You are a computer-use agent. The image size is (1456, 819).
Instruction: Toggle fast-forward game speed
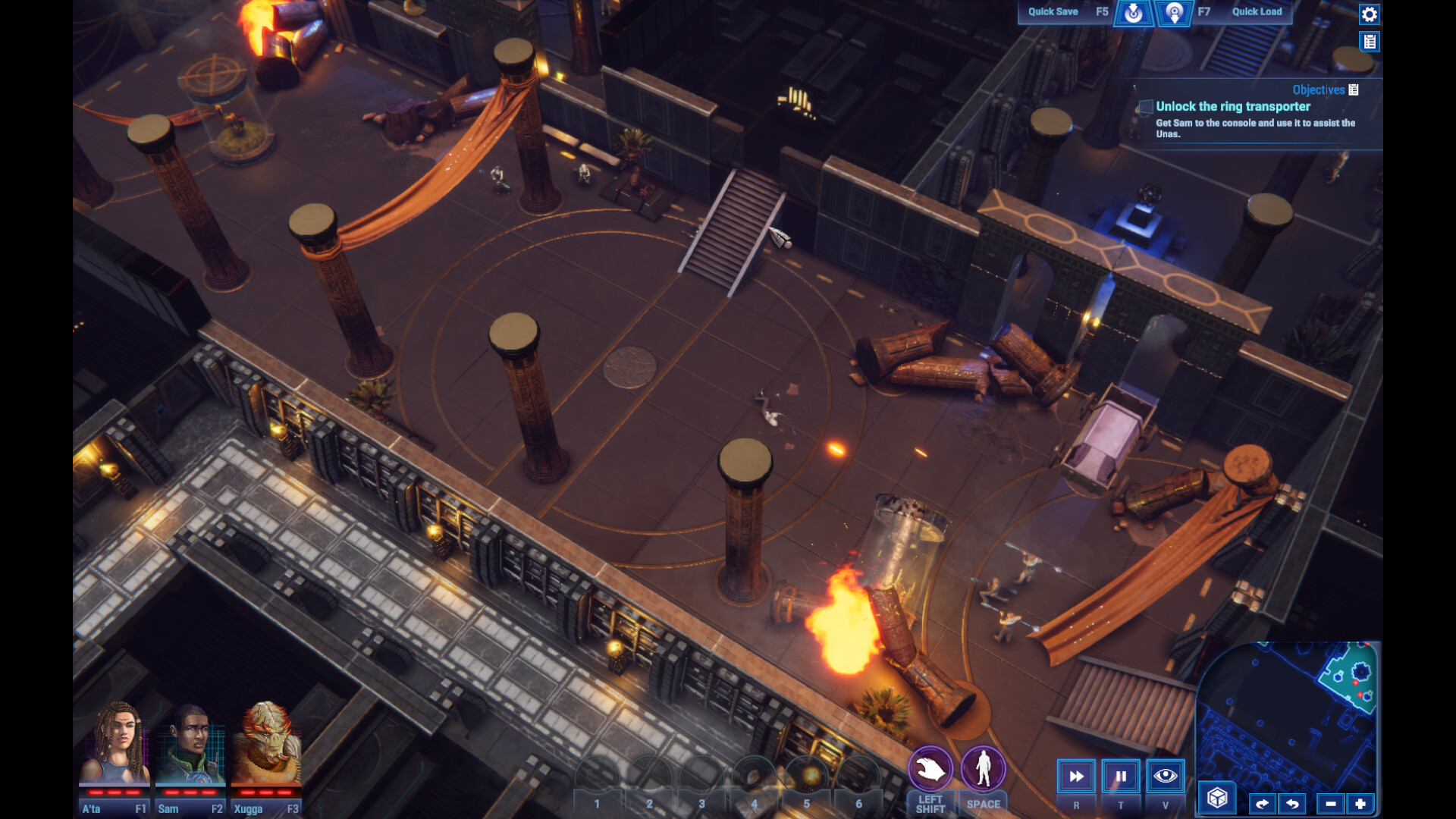pos(1075,776)
